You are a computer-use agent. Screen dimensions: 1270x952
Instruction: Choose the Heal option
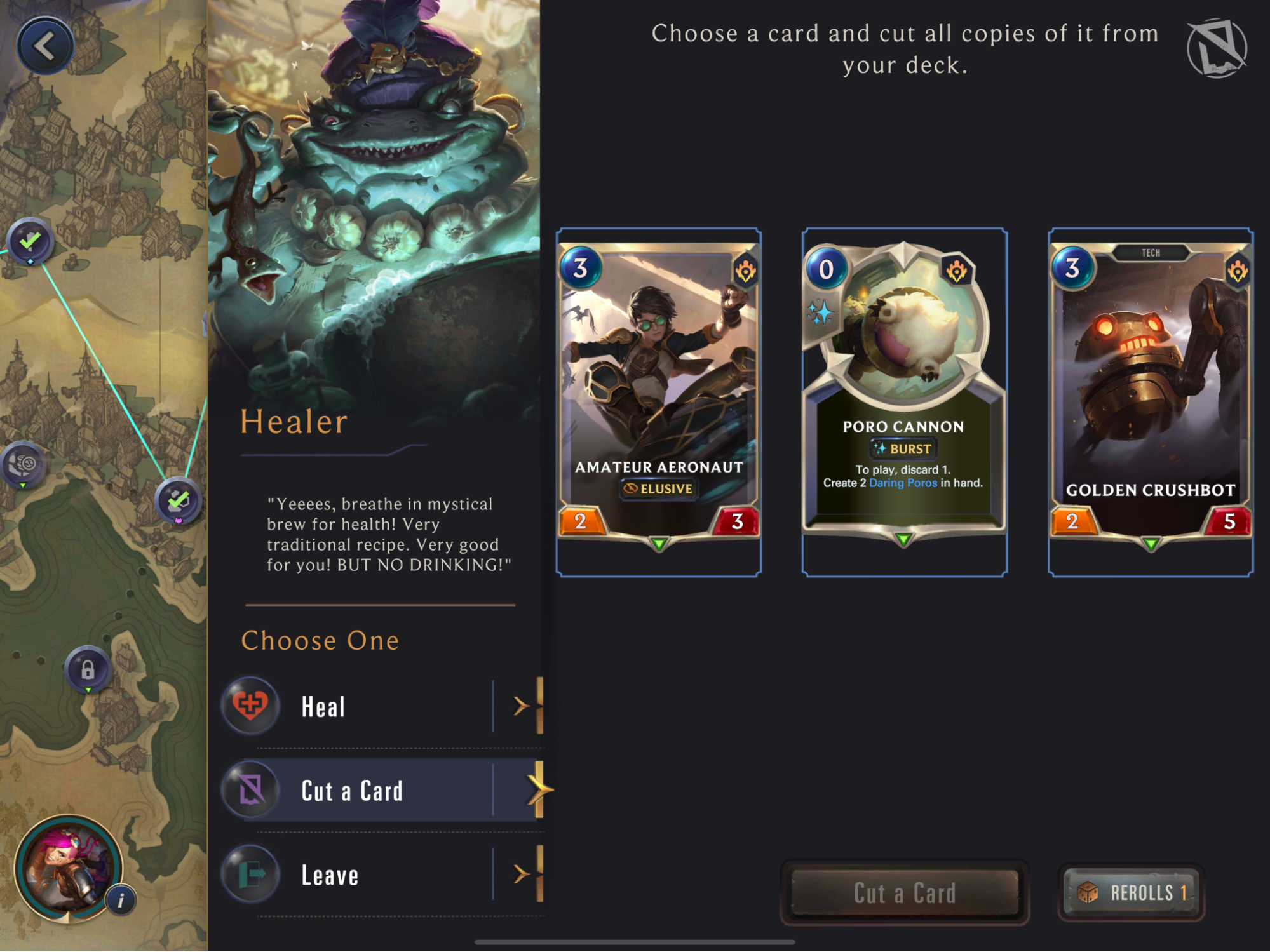tap(381, 706)
